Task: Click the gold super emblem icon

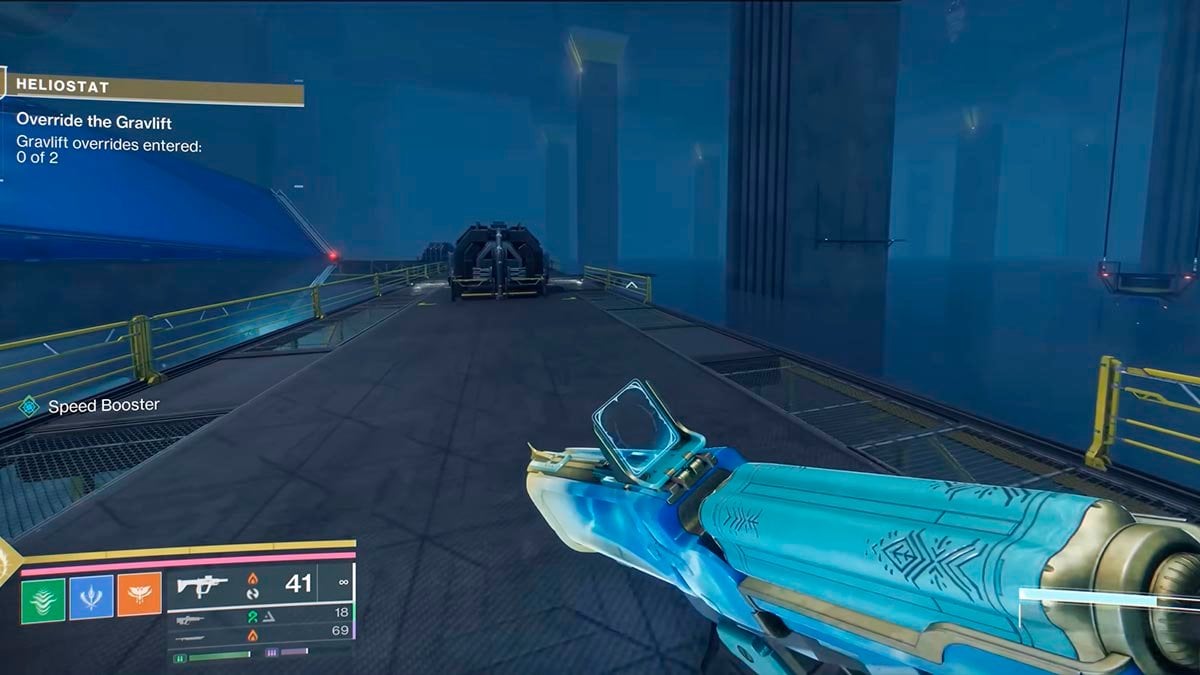Action: coord(7,562)
